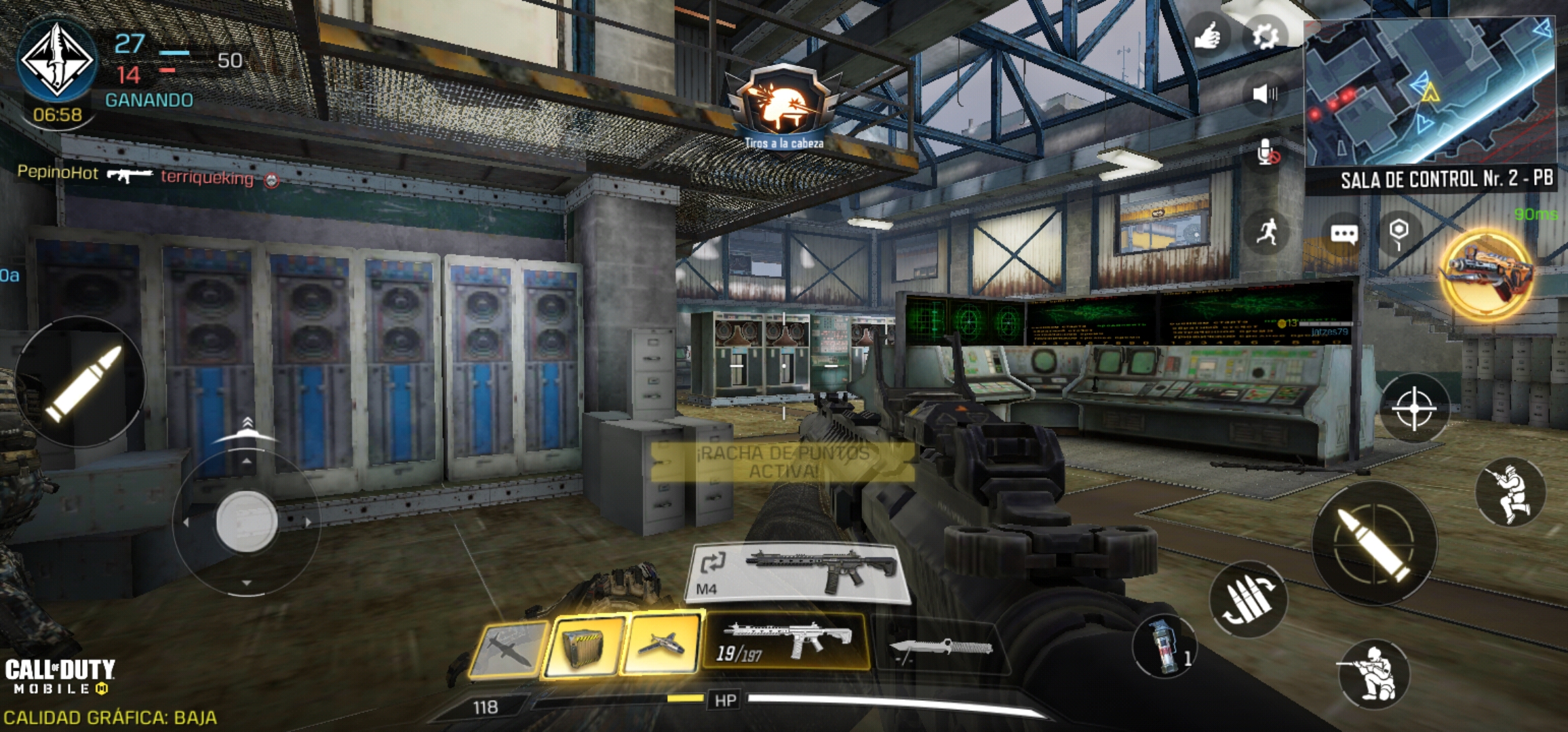
Task: Toggle the speaker audio button
Action: (x=1265, y=94)
